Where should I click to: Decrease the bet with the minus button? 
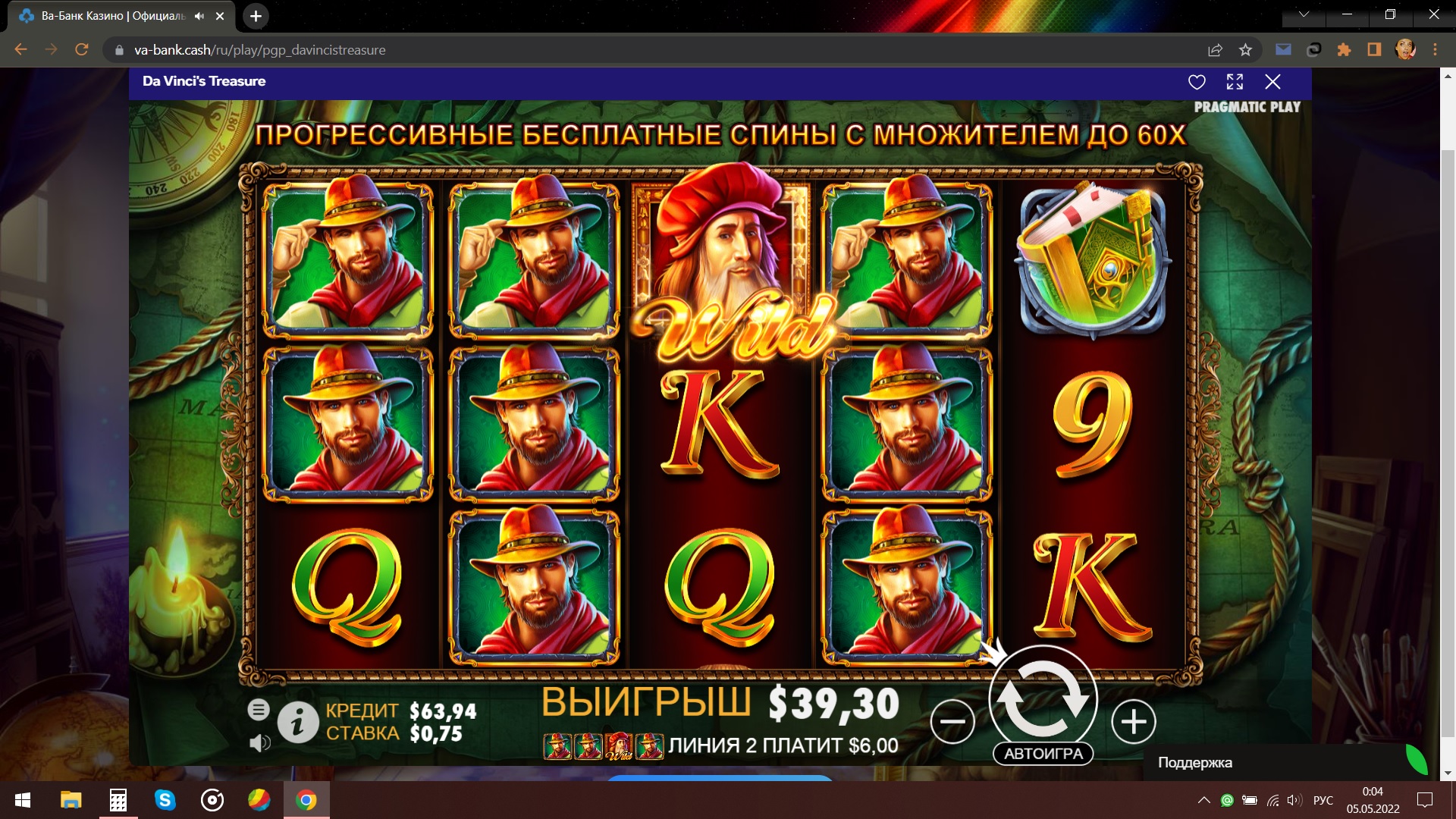pos(952,721)
